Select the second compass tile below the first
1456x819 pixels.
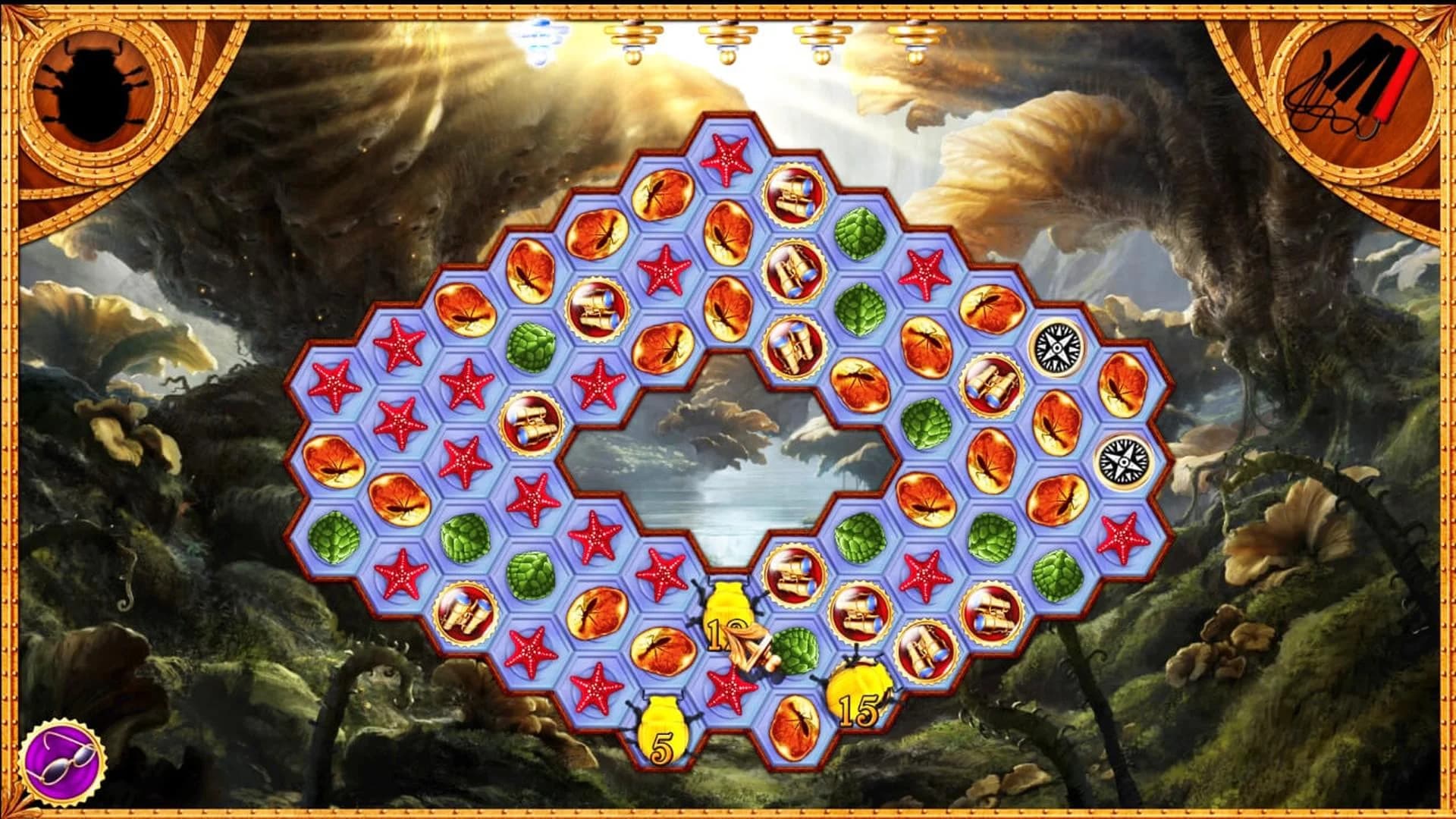tap(1123, 461)
